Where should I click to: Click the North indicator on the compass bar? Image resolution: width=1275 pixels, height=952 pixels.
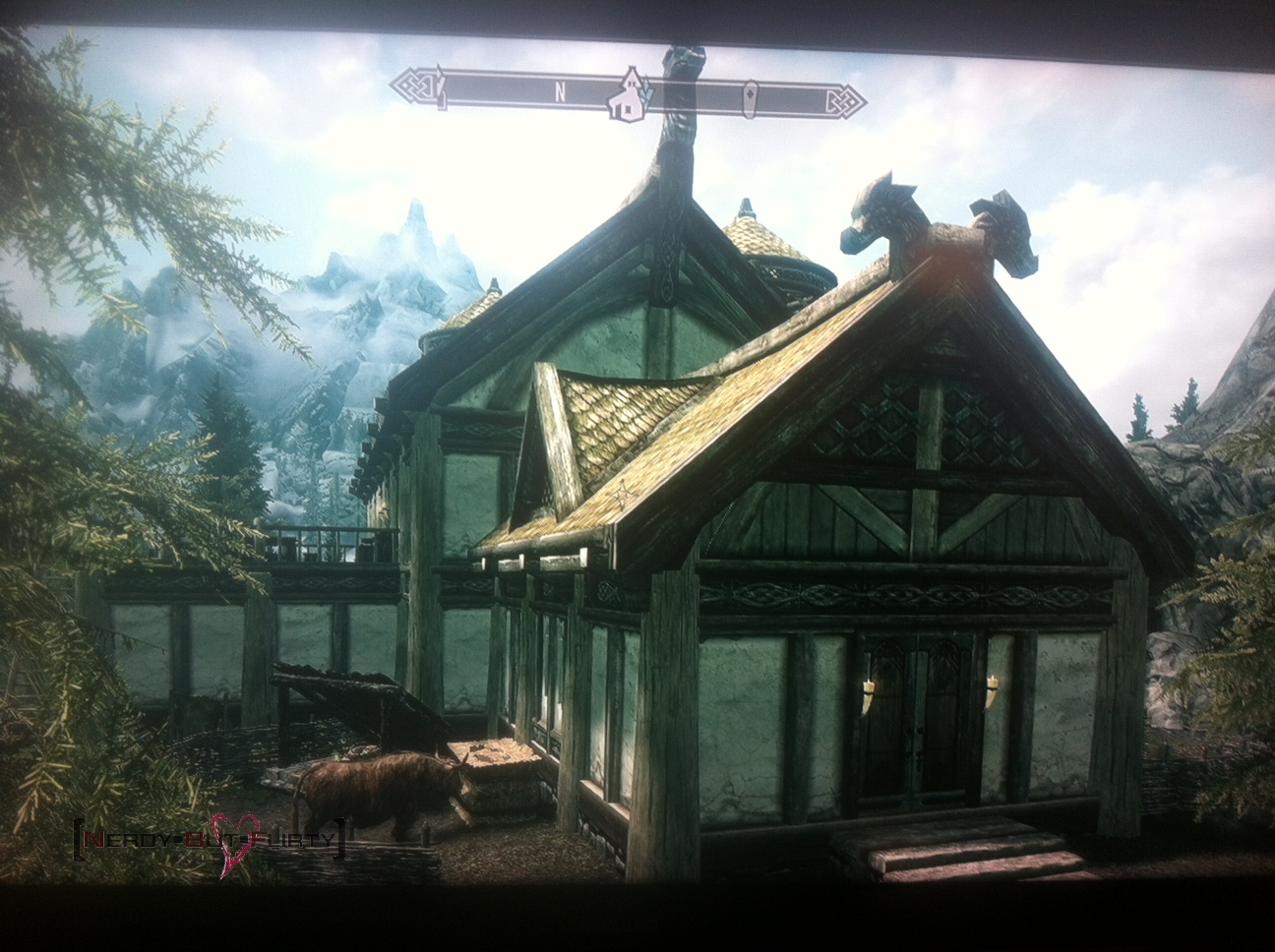(x=559, y=93)
